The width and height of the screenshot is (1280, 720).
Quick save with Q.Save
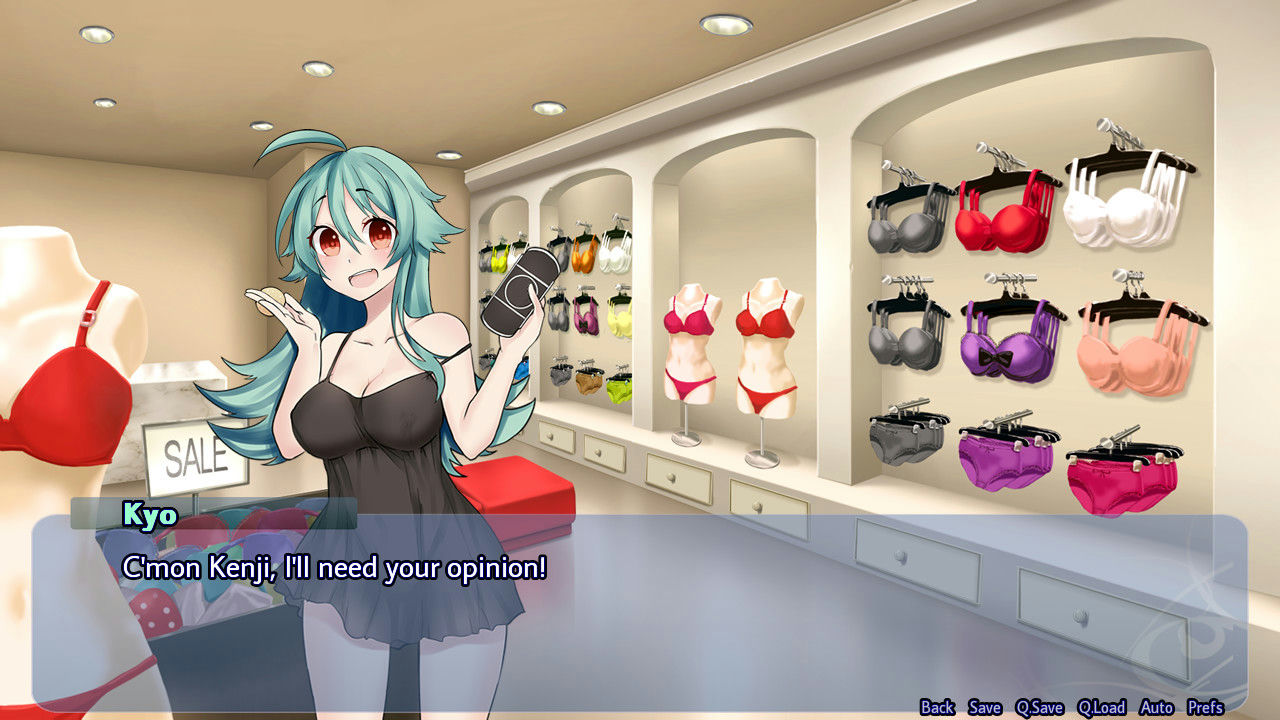[1039, 707]
